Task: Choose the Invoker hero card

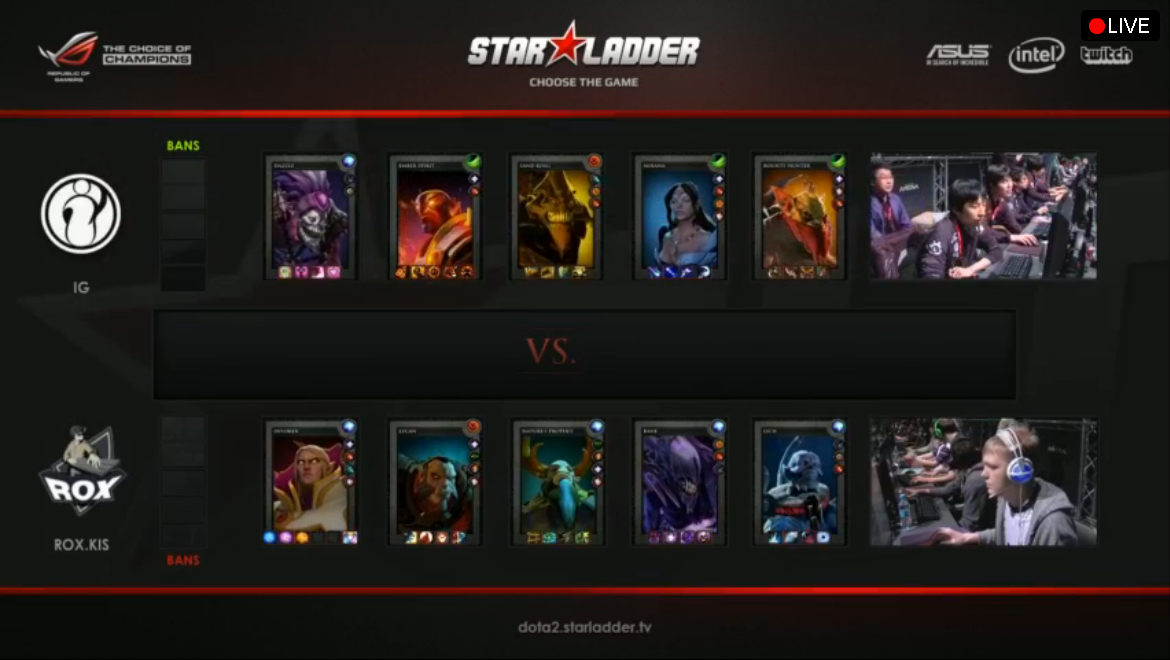Action: (x=310, y=482)
